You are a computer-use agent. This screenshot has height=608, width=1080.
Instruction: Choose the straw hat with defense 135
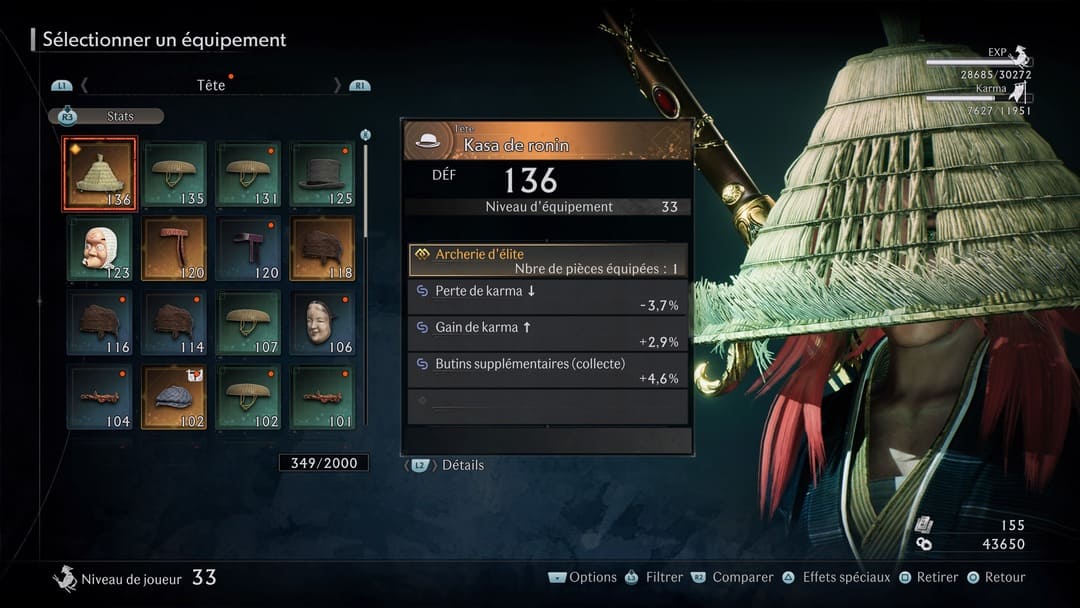tap(174, 174)
